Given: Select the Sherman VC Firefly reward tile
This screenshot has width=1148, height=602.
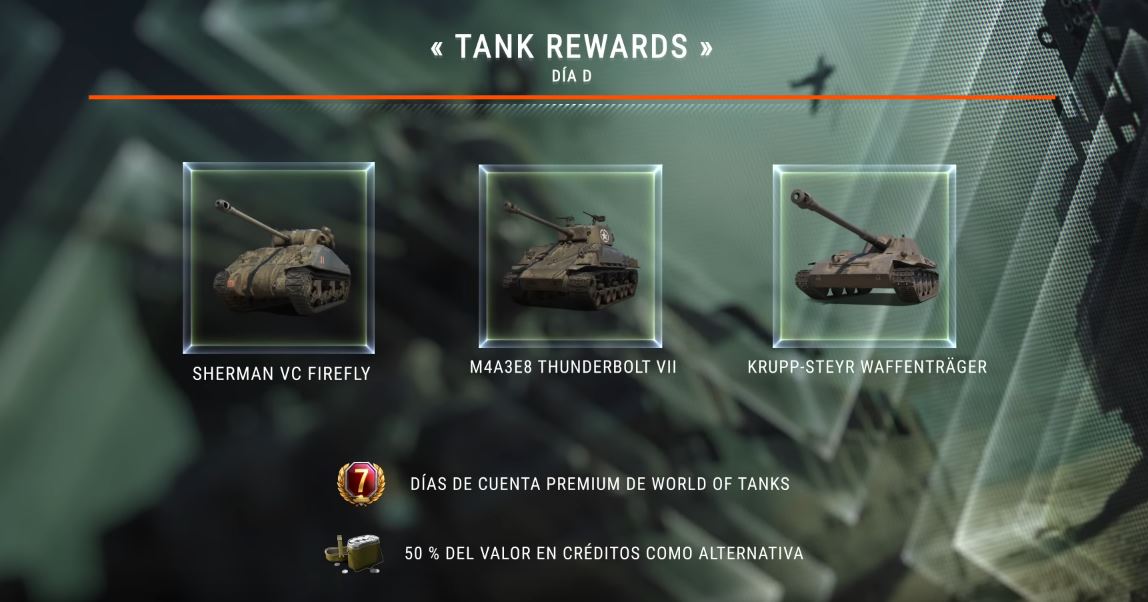Looking at the screenshot, I should click(x=279, y=258).
